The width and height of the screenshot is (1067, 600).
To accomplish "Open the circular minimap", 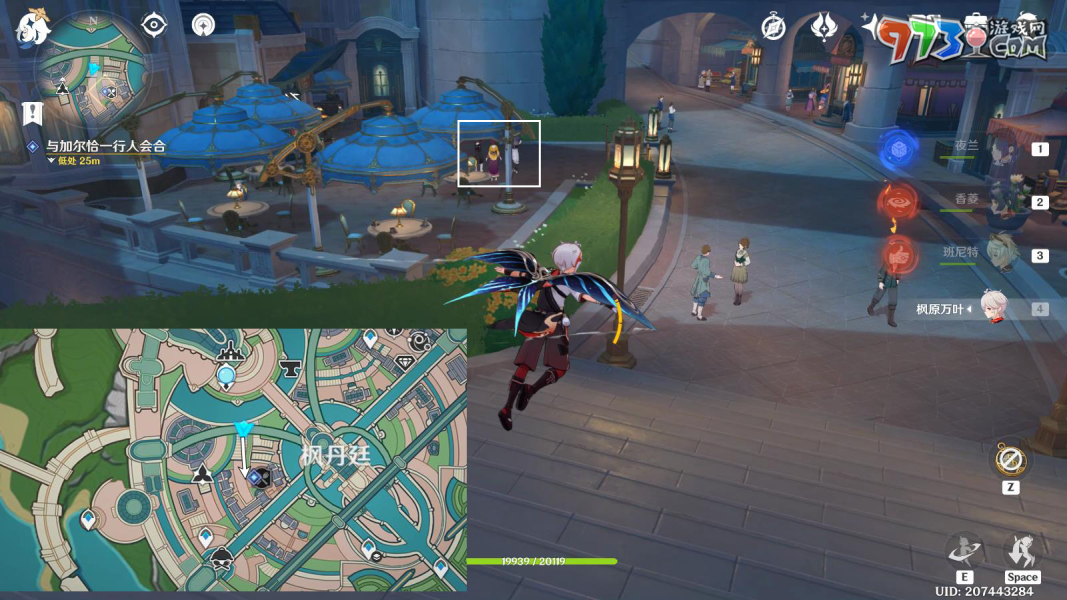I will pos(92,72).
